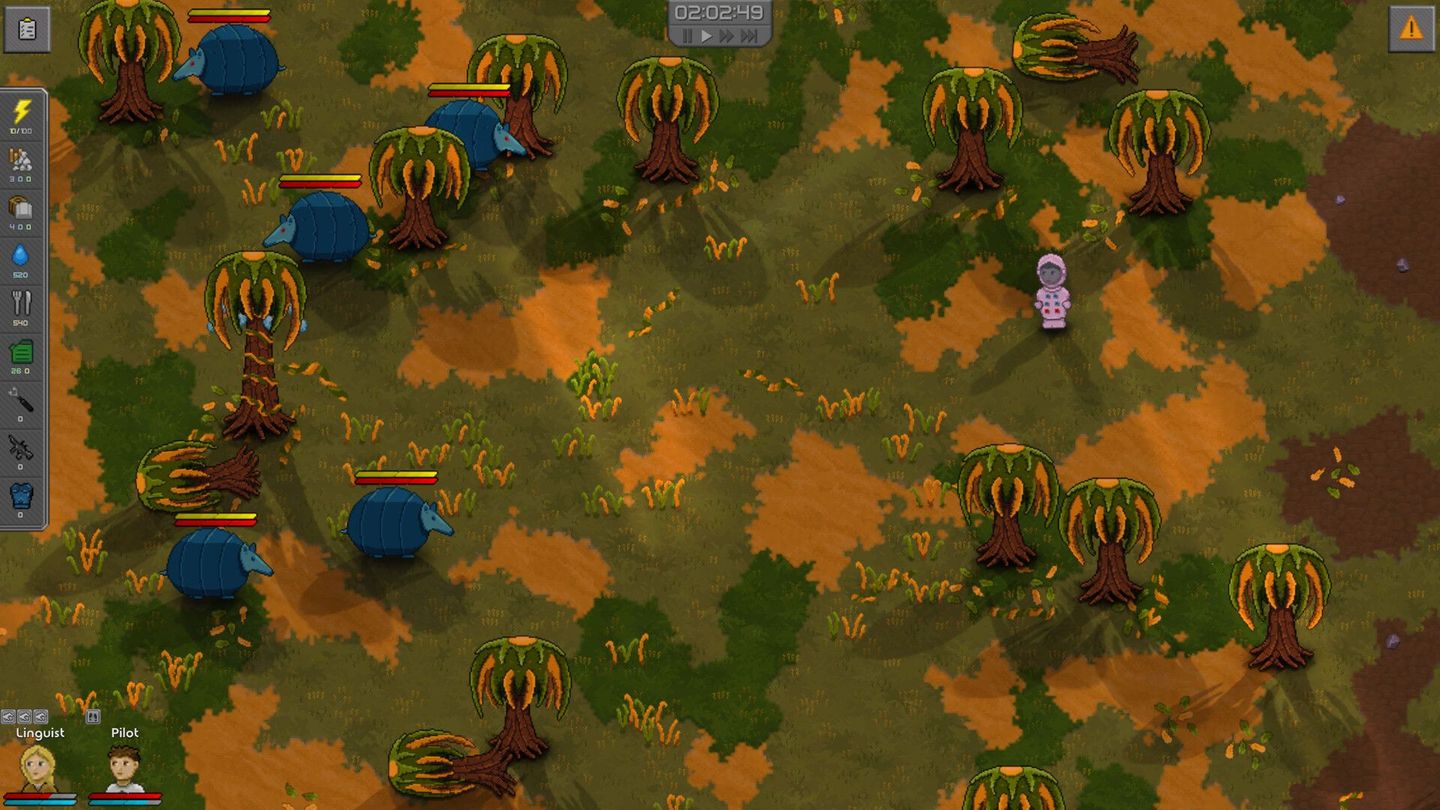Click the minerals resource icon showing 300
The height and width of the screenshot is (810, 1440).
(x=22, y=156)
